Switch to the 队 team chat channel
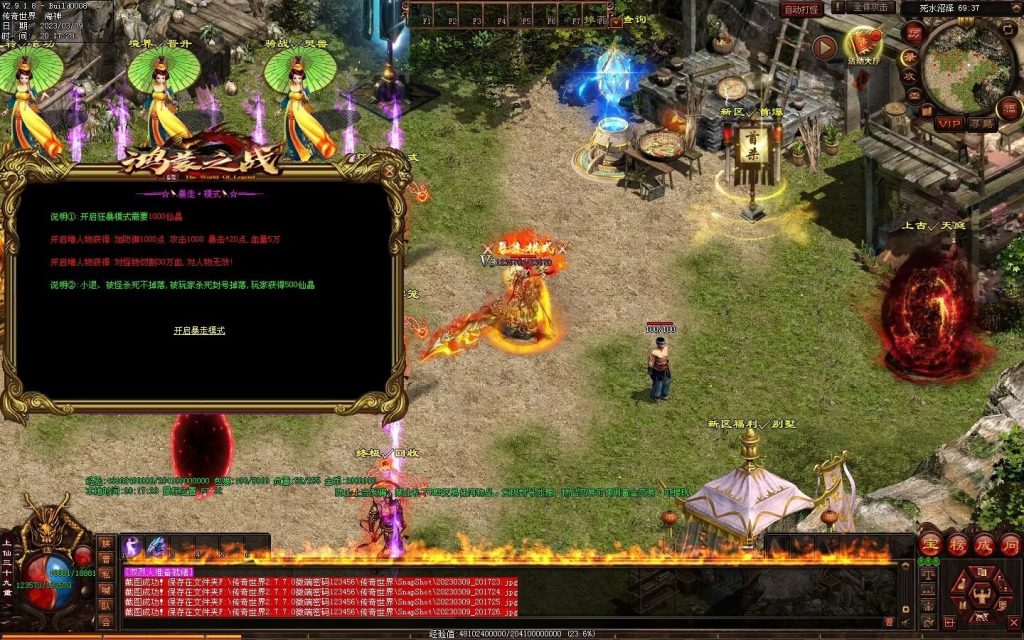 pos(105,605)
